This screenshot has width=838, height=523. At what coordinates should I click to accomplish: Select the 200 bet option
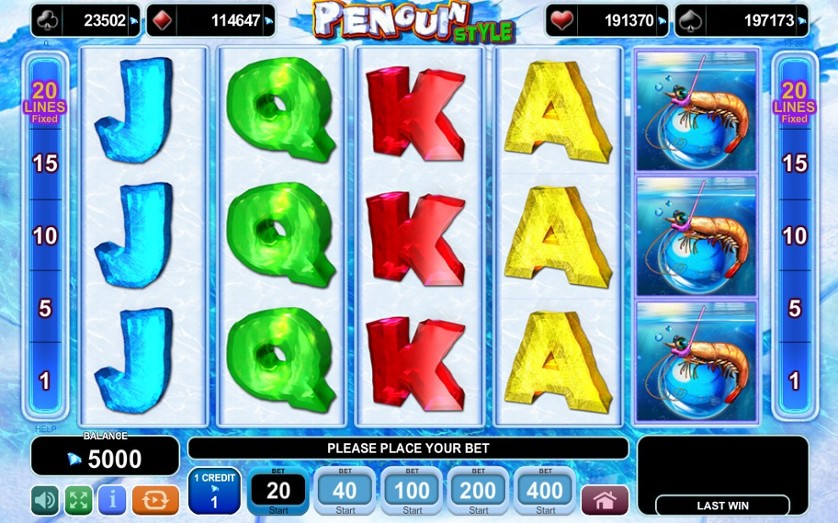click(x=479, y=490)
